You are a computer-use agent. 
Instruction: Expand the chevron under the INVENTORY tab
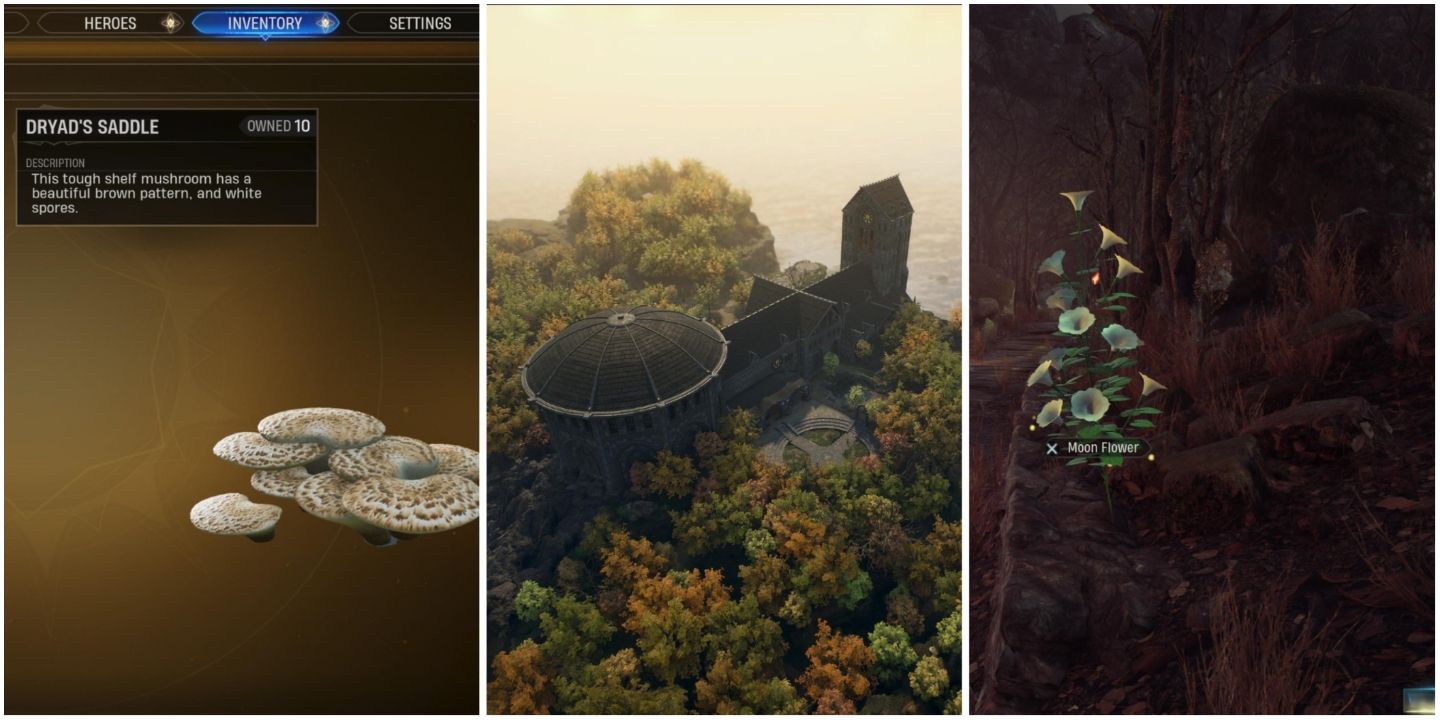click(263, 37)
